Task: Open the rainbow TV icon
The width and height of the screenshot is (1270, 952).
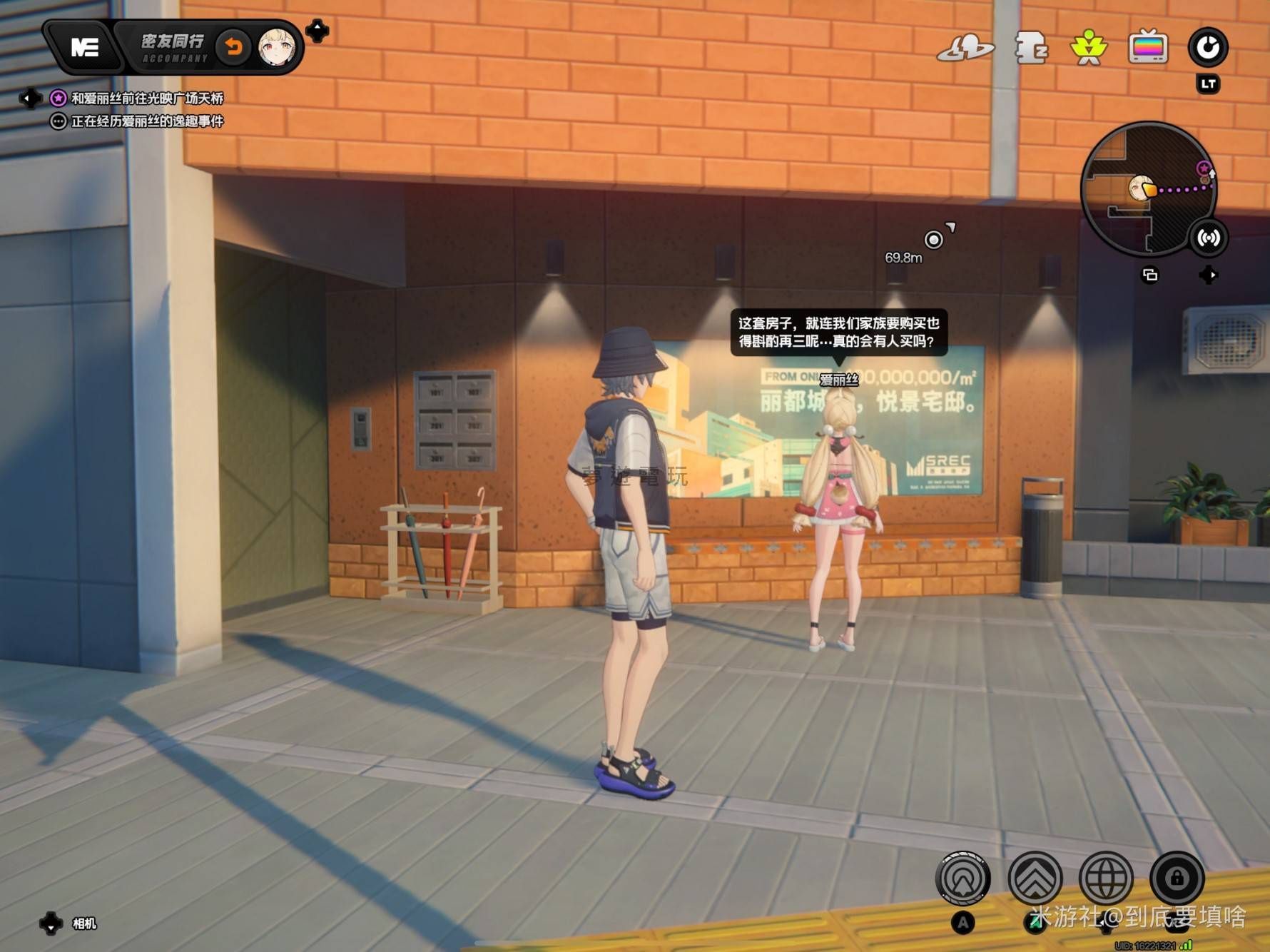Action: pos(1148,48)
